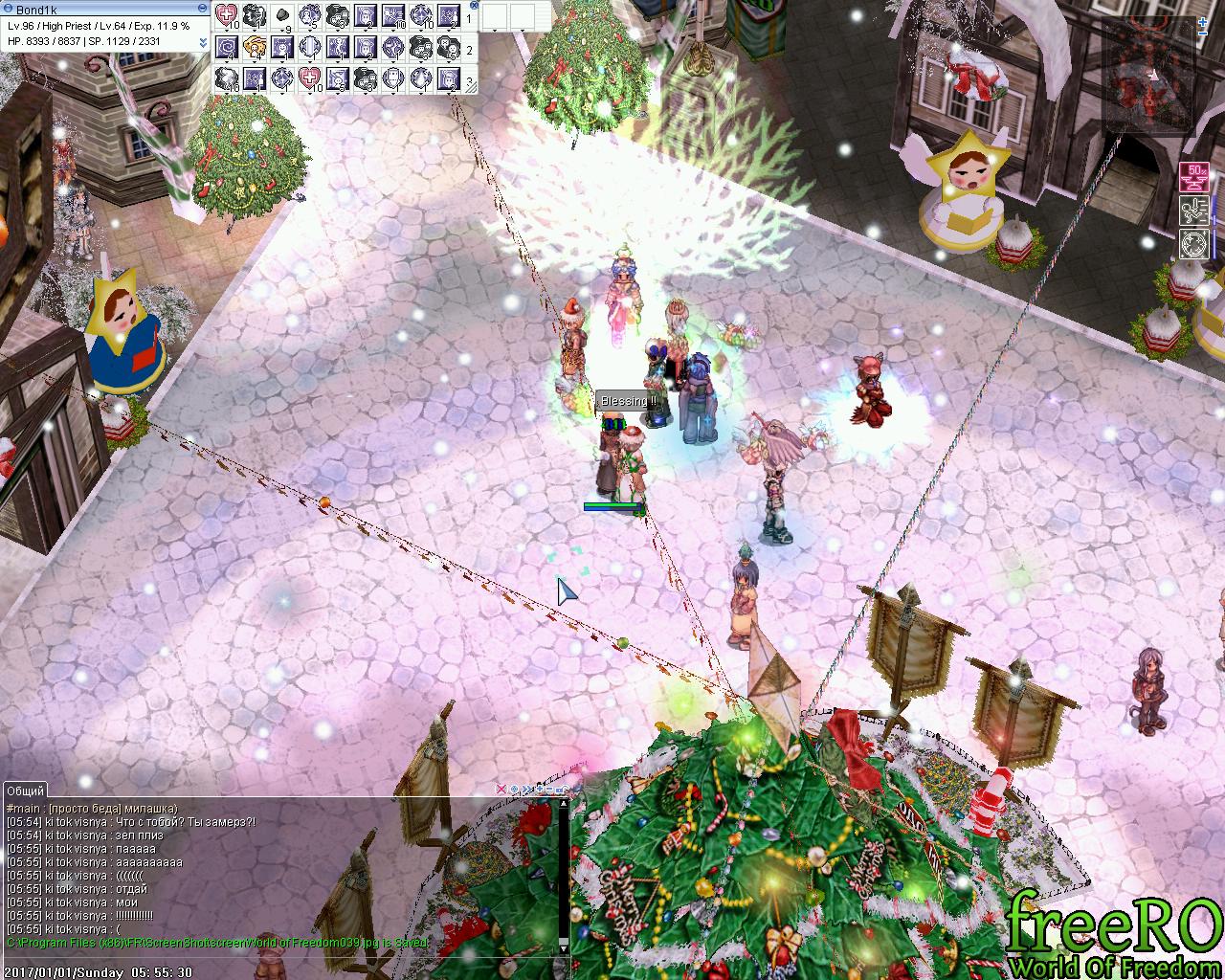The height and width of the screenshot is (980, 1225).
Task: Click the running figure buff icon
Action: (1195, 210)
